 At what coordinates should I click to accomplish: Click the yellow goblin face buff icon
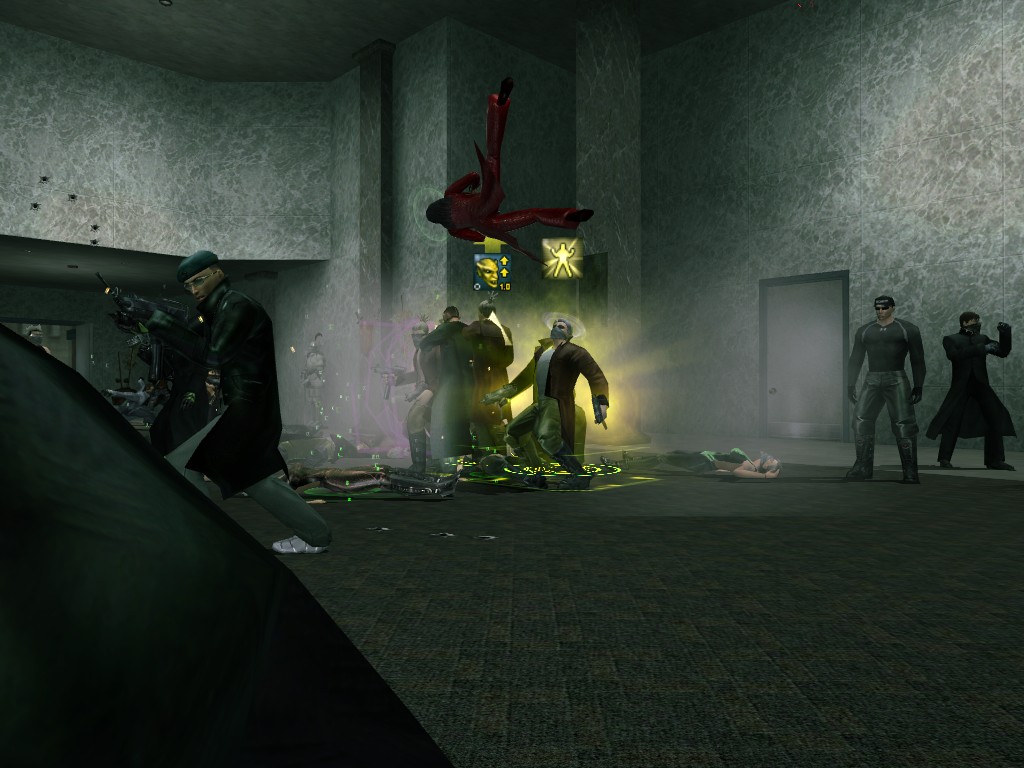487,271
